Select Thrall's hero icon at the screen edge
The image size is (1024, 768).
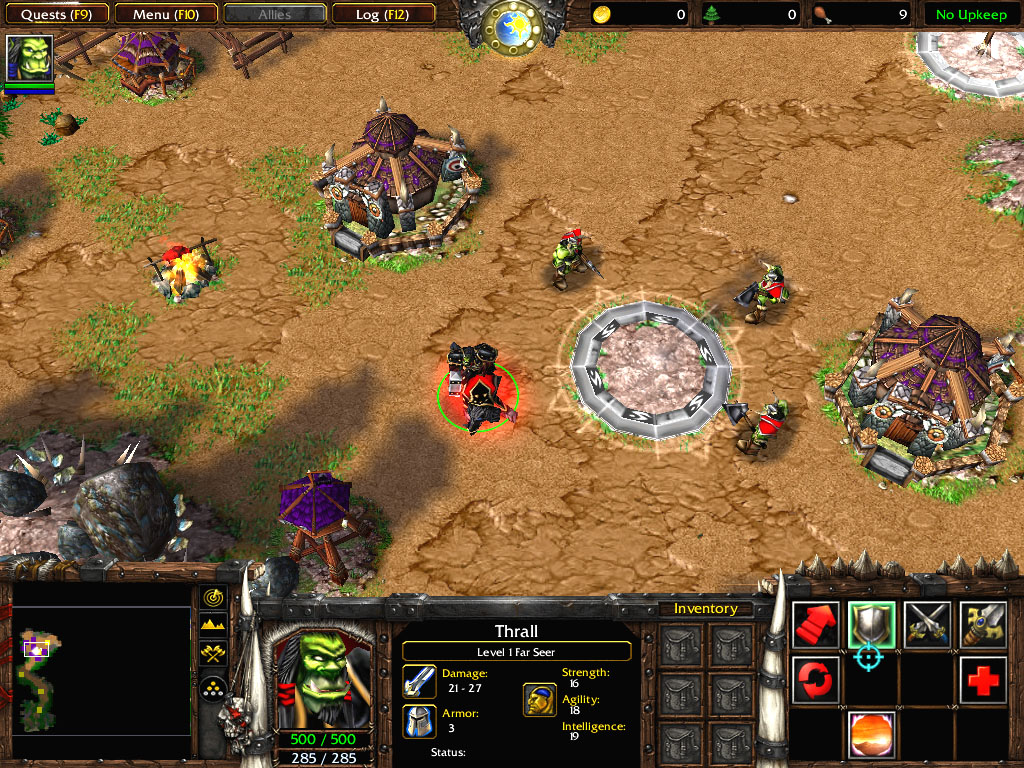point(29,59)
